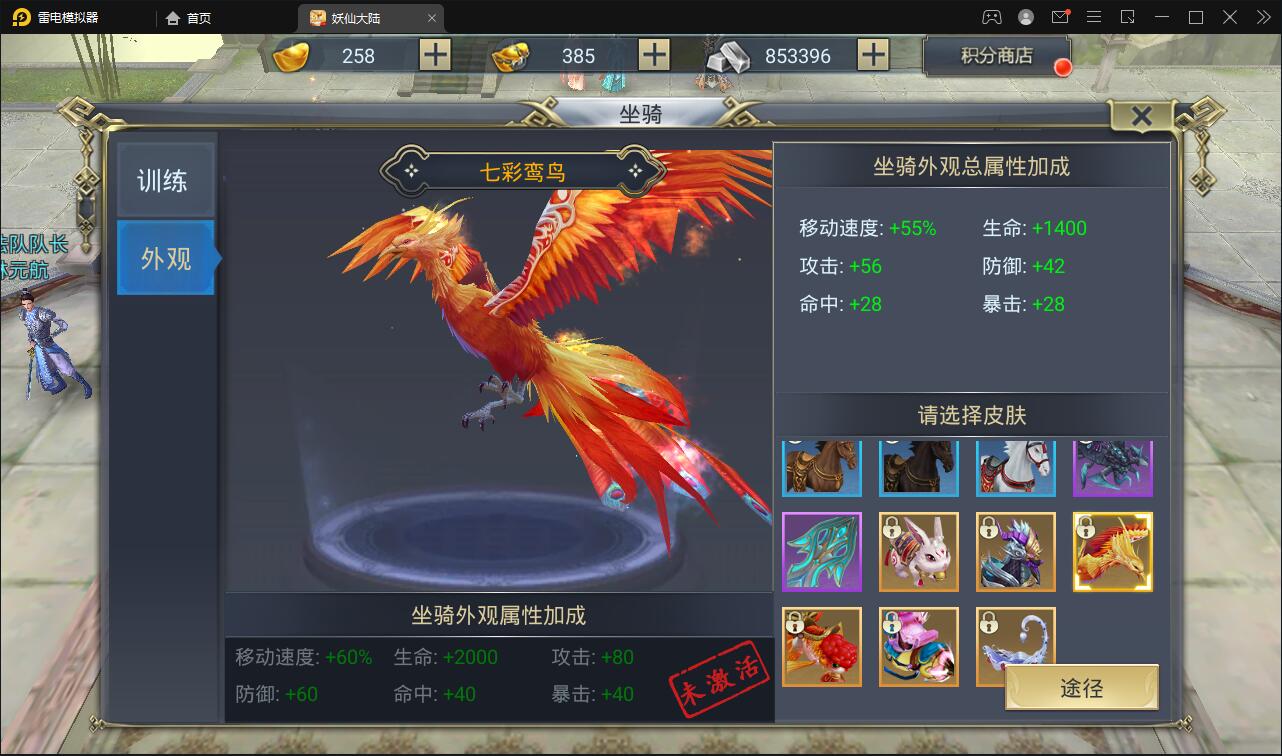Click the lock icon on the rabbit skin

pos(892,527)
